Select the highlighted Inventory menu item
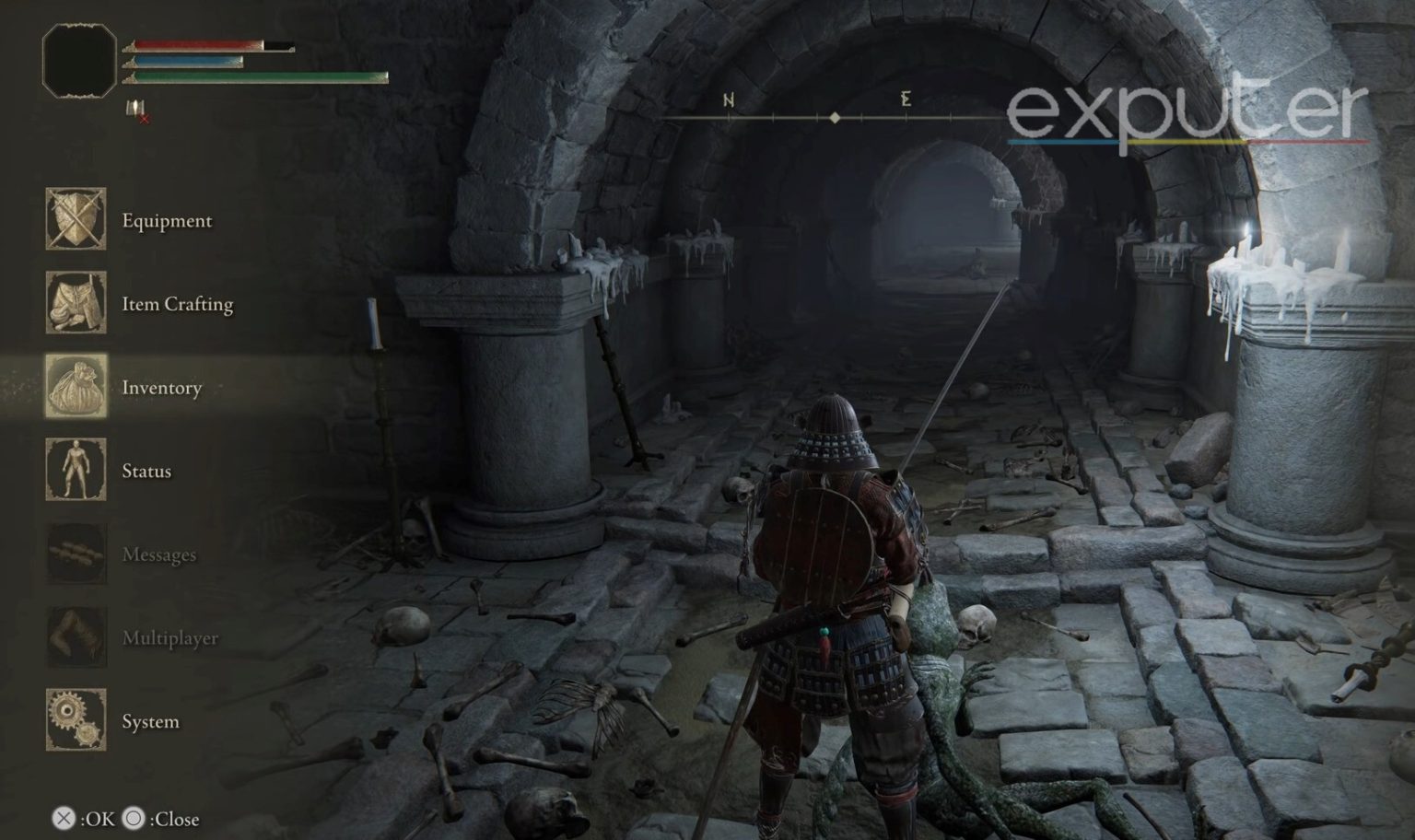The image size is (1415, 840). (x=162, y=388)
